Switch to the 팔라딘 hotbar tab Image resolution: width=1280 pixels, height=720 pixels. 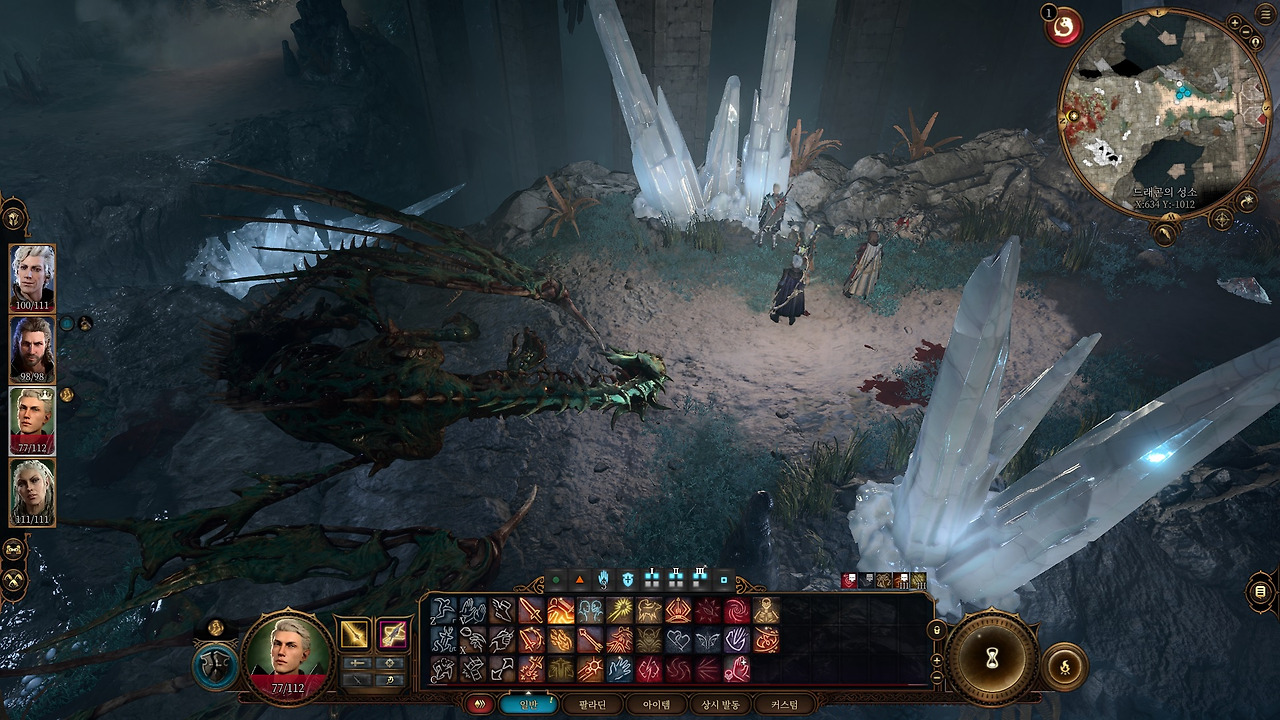[592, 705]
